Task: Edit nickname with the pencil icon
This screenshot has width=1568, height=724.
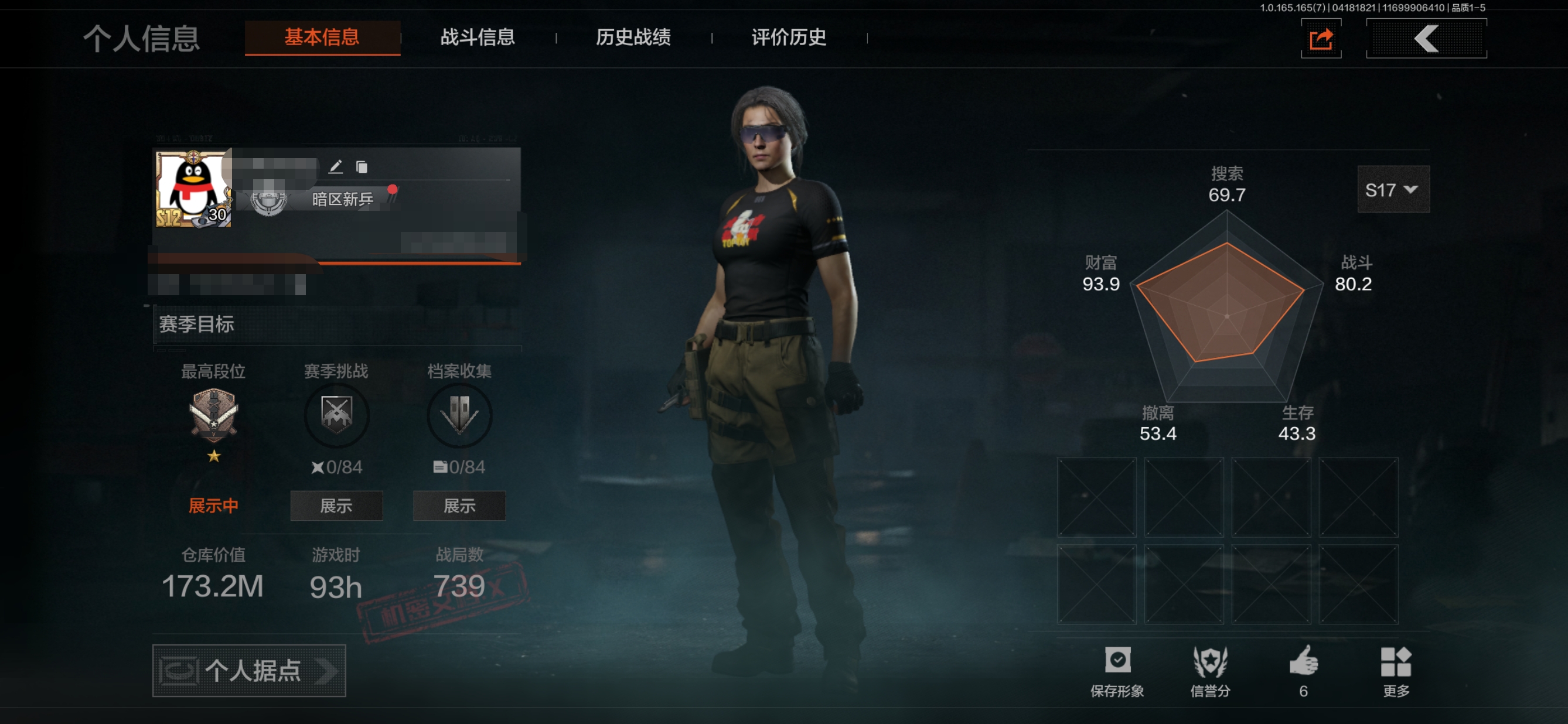Action: click(x=335, y=167)
